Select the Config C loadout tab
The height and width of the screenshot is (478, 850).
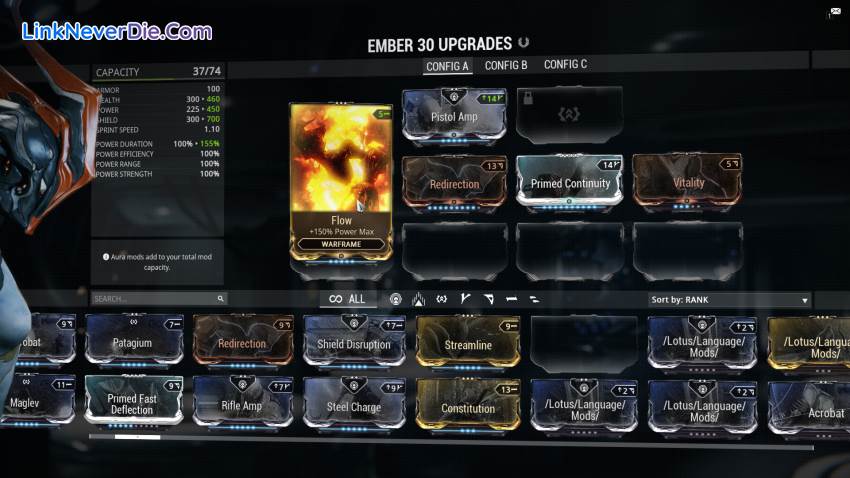pyautogui.click(x=565, y=66)
